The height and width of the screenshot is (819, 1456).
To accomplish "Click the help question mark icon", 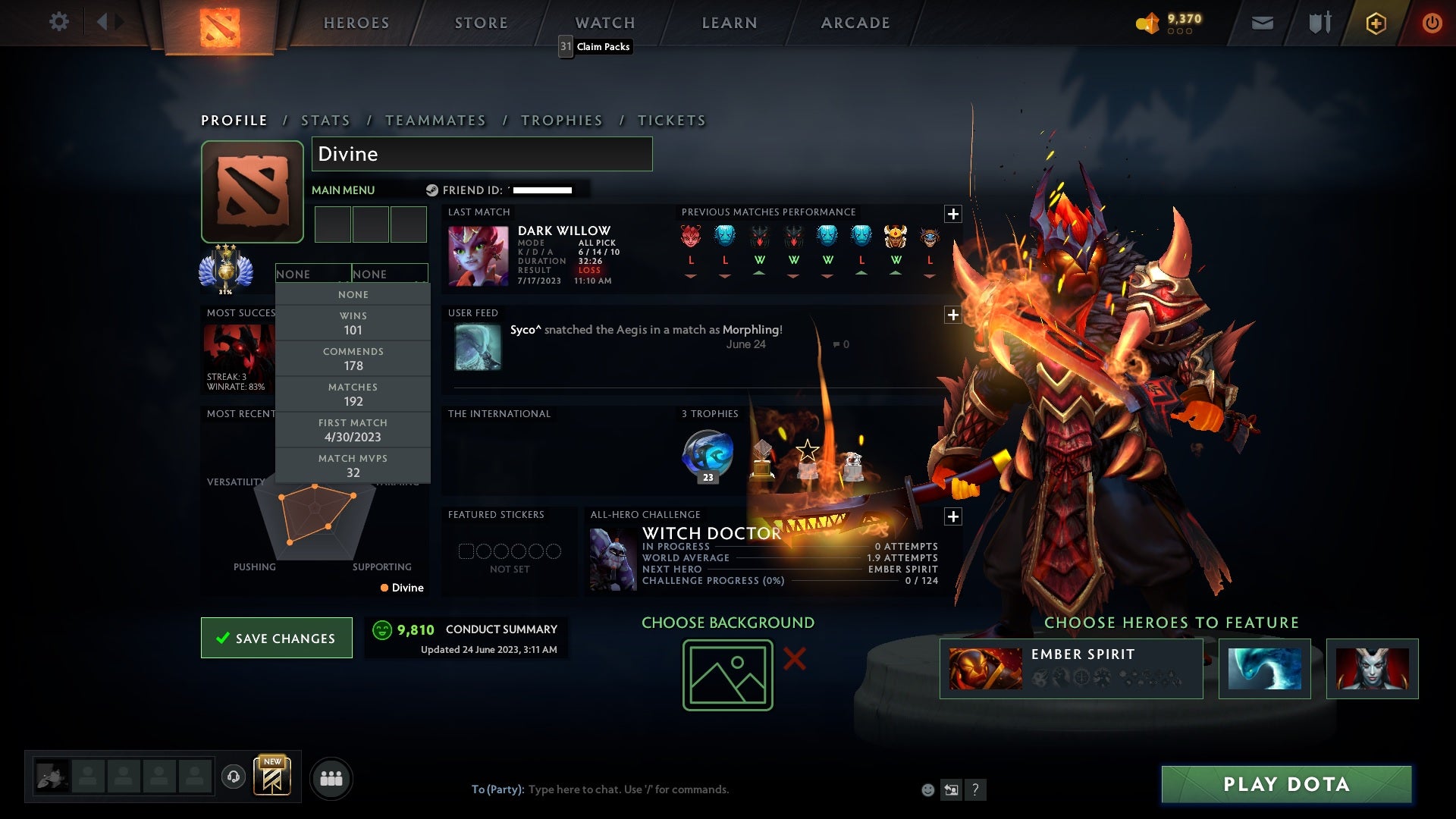I will point(975,789).
